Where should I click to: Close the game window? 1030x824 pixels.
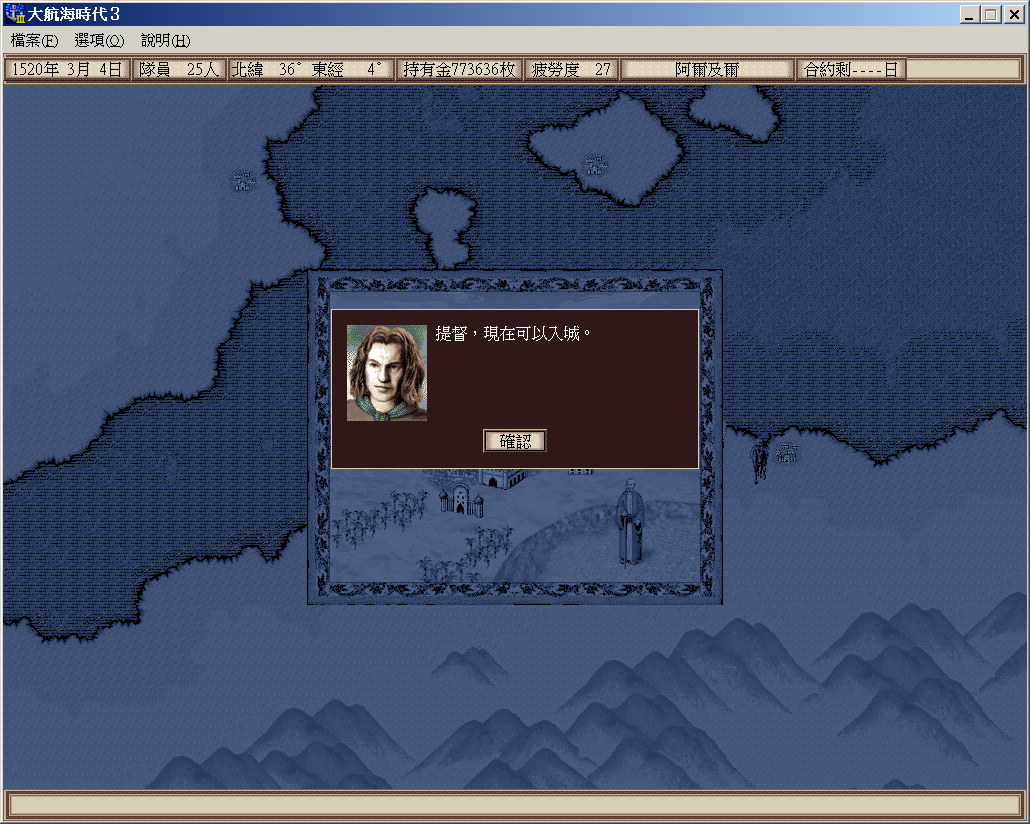pyautogui.click(x=1012, y=15)
